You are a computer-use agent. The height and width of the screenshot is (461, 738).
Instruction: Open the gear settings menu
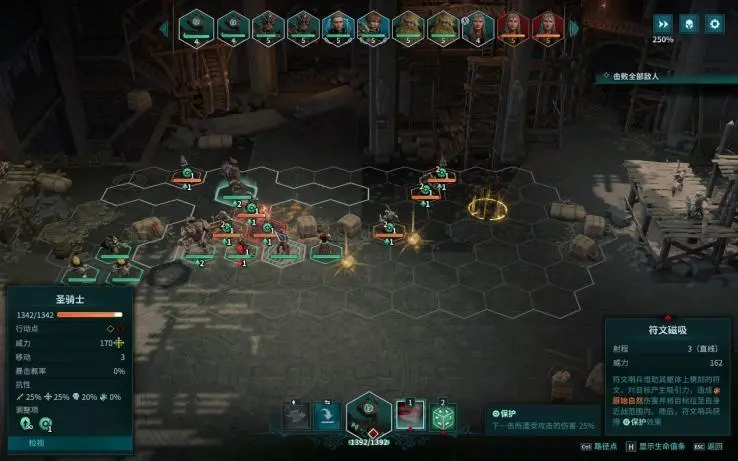click(x=714, y=23)
